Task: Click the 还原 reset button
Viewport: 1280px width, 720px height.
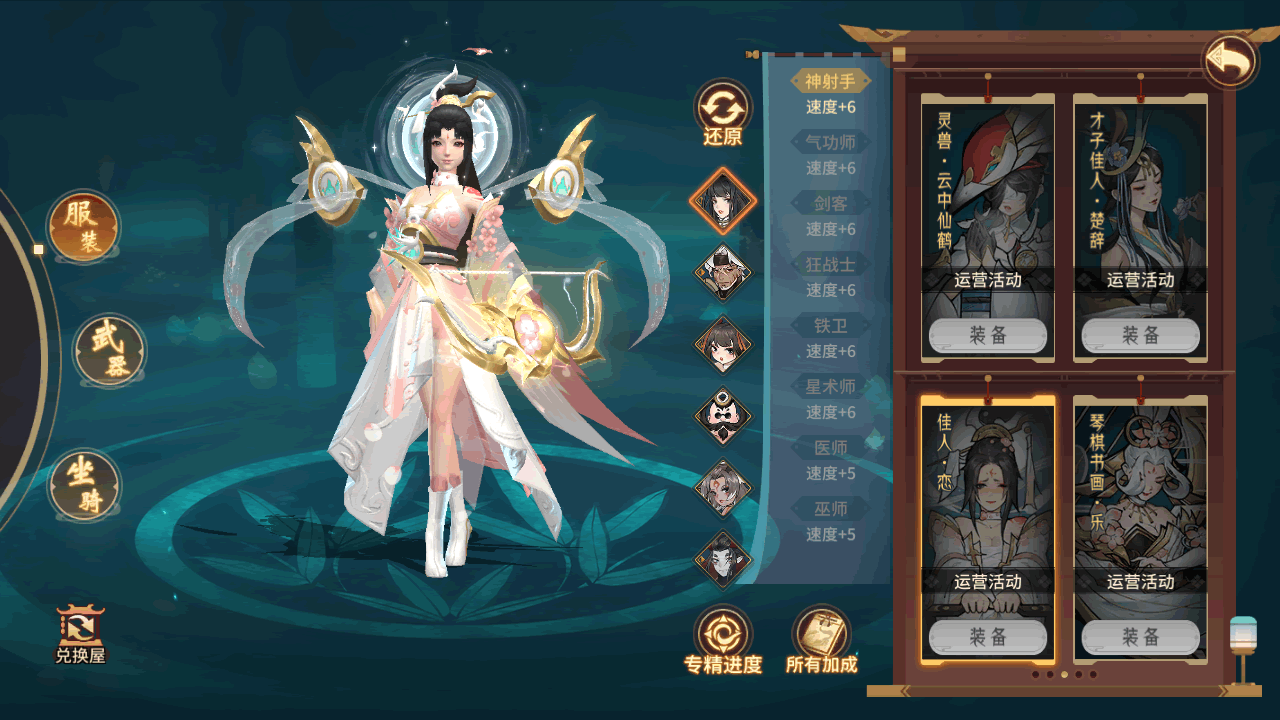Action: (x=722, y=113)
